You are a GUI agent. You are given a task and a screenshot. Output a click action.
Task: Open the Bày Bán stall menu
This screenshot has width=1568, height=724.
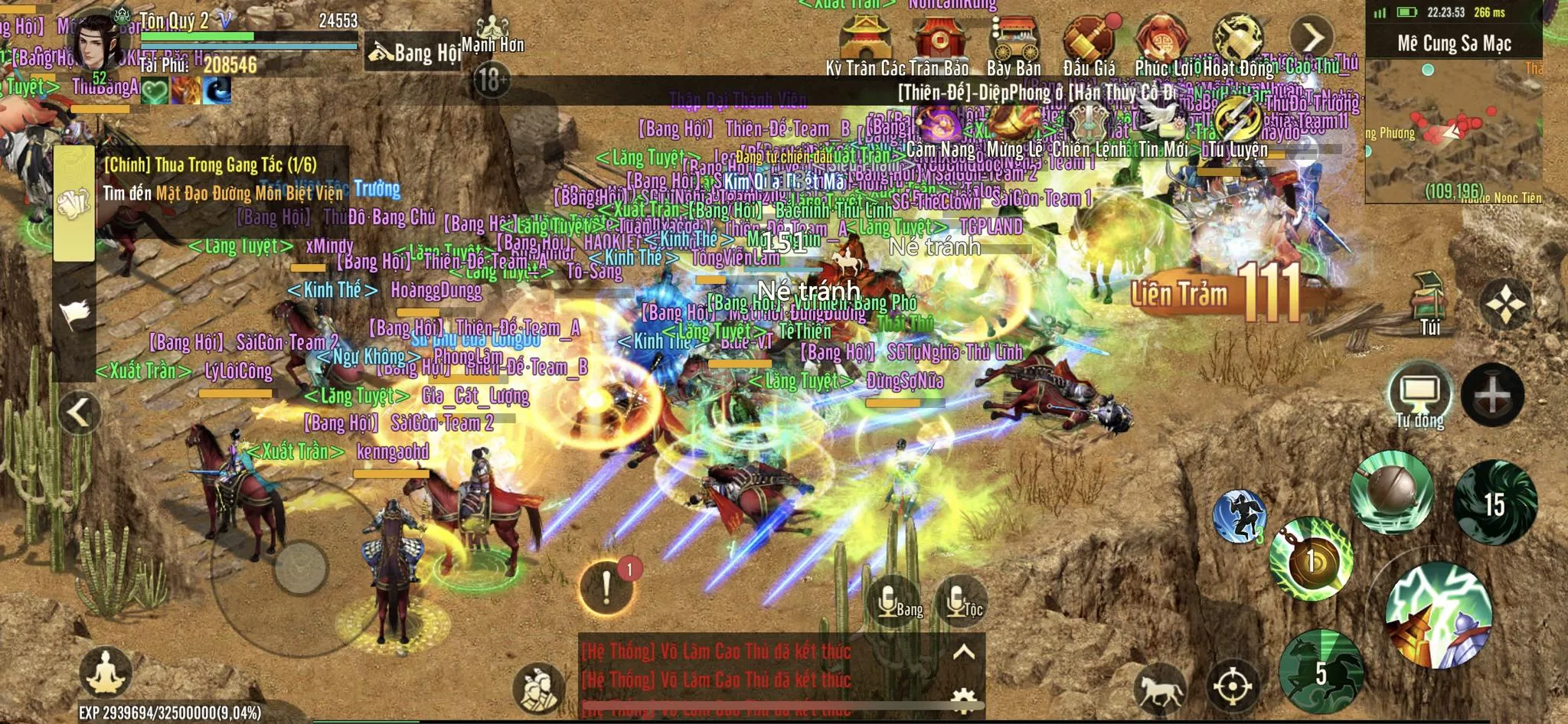click(1014, 38)
